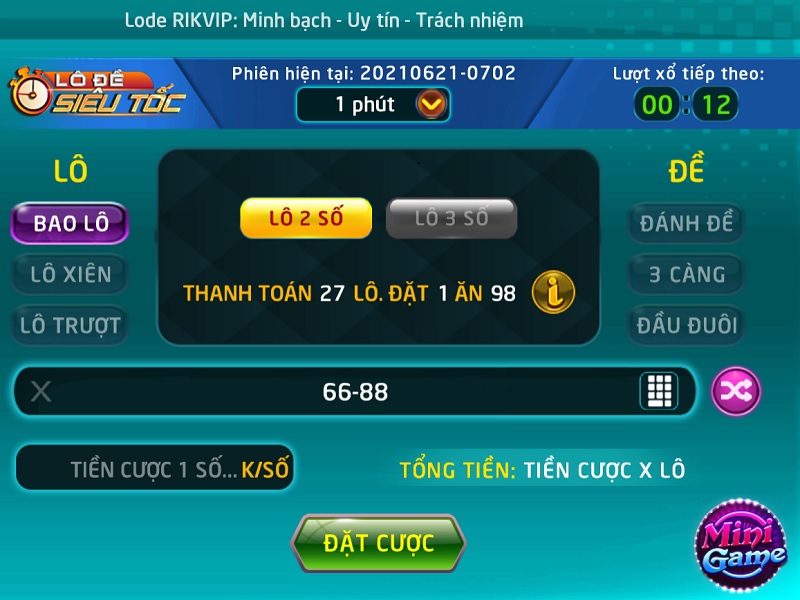The height and width of the screenshot is (600, 800).
Task: Open the gold info icon
Action: tap(553, 292)
